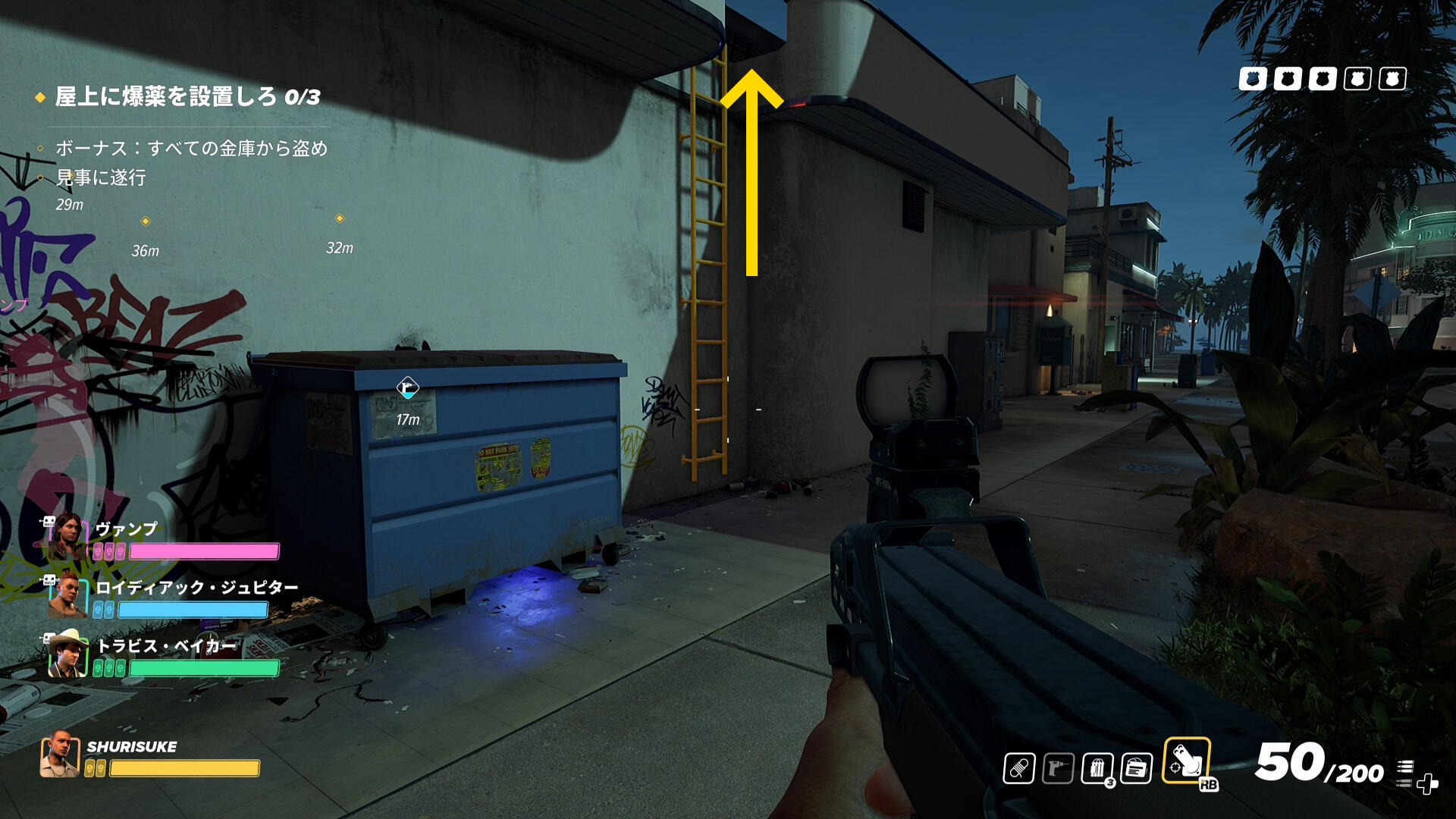This screenshot has width=1456, height=819.
Task: Select ロイディアック・ジュピター's portrait
Action: 67,595
